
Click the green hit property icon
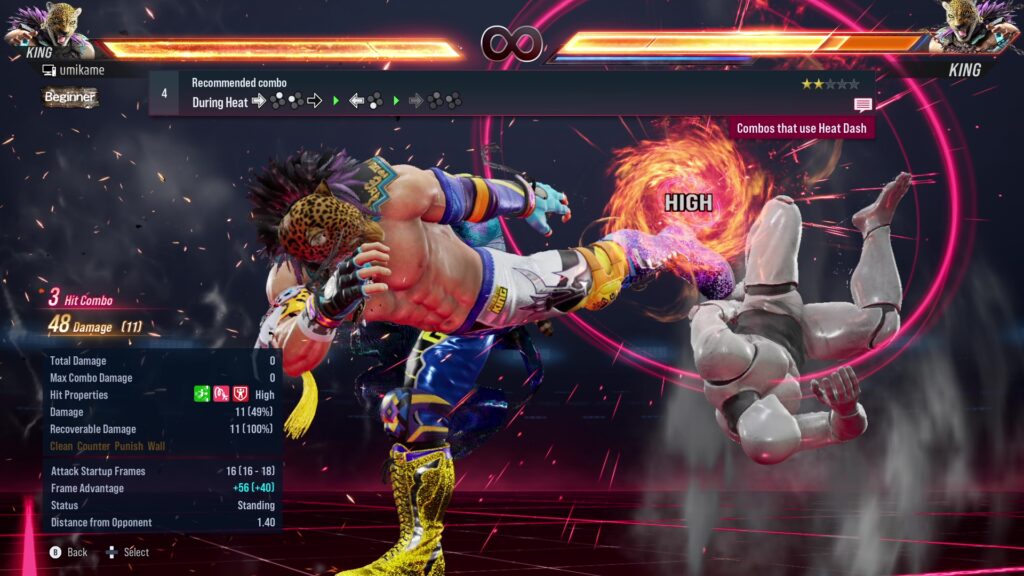point(202,395)
